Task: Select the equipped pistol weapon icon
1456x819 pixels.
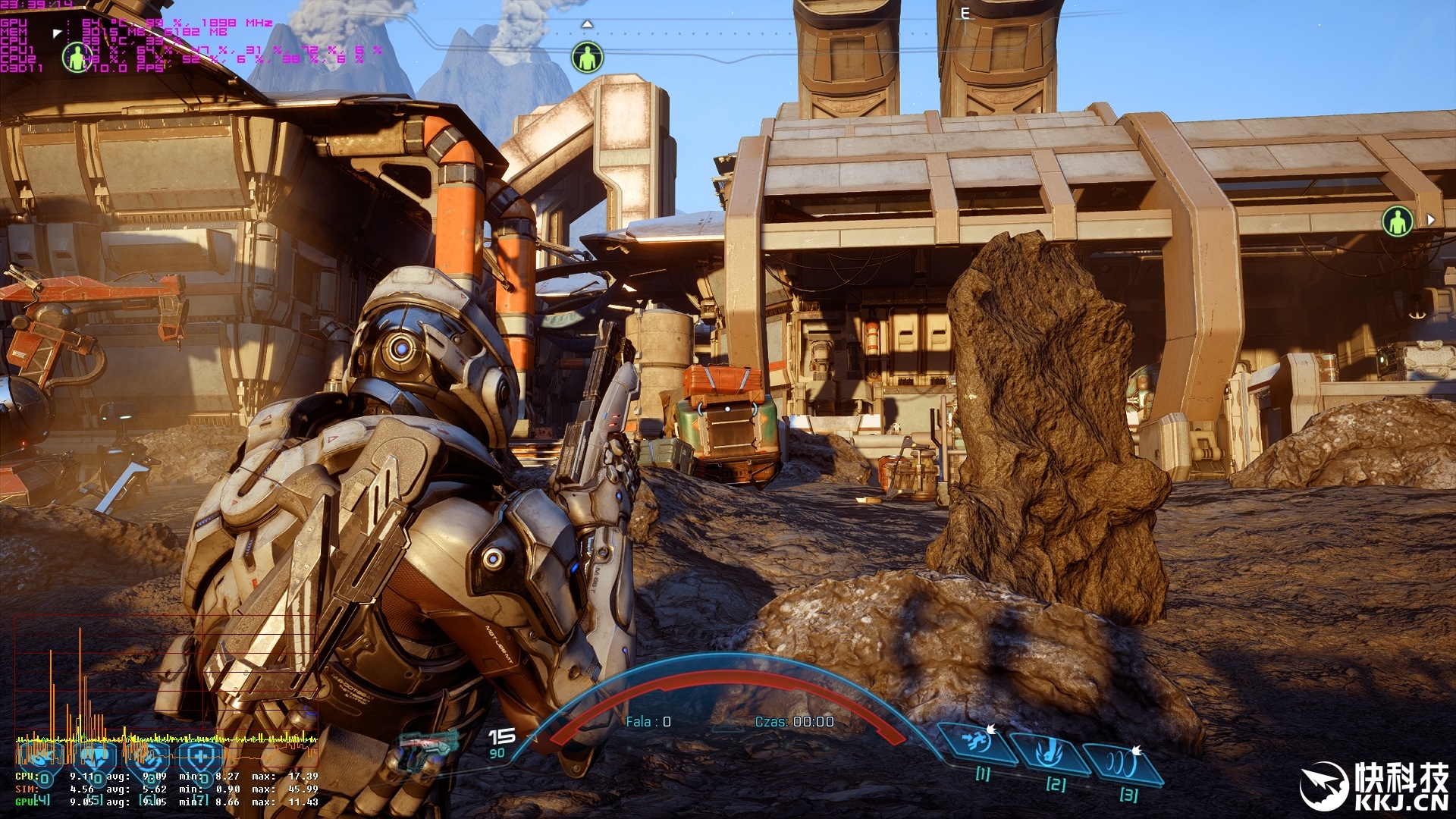Action: 427,745
